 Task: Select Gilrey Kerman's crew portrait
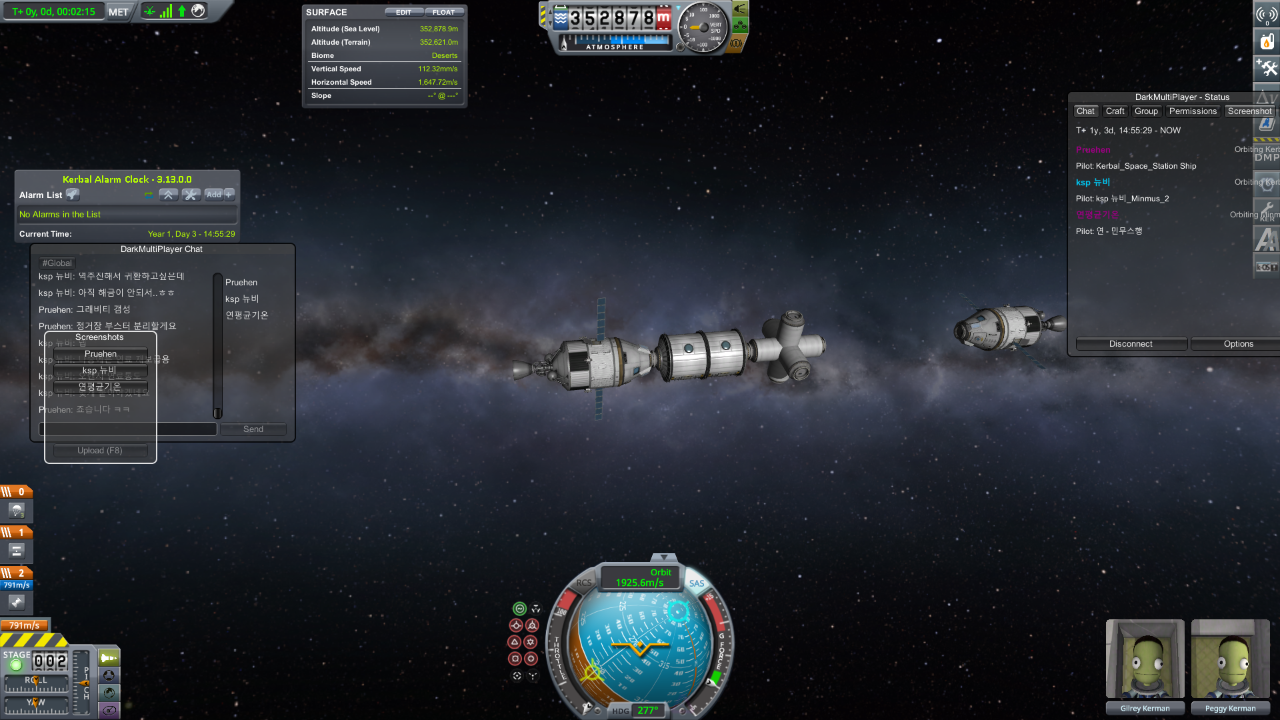coord(1145,660)
